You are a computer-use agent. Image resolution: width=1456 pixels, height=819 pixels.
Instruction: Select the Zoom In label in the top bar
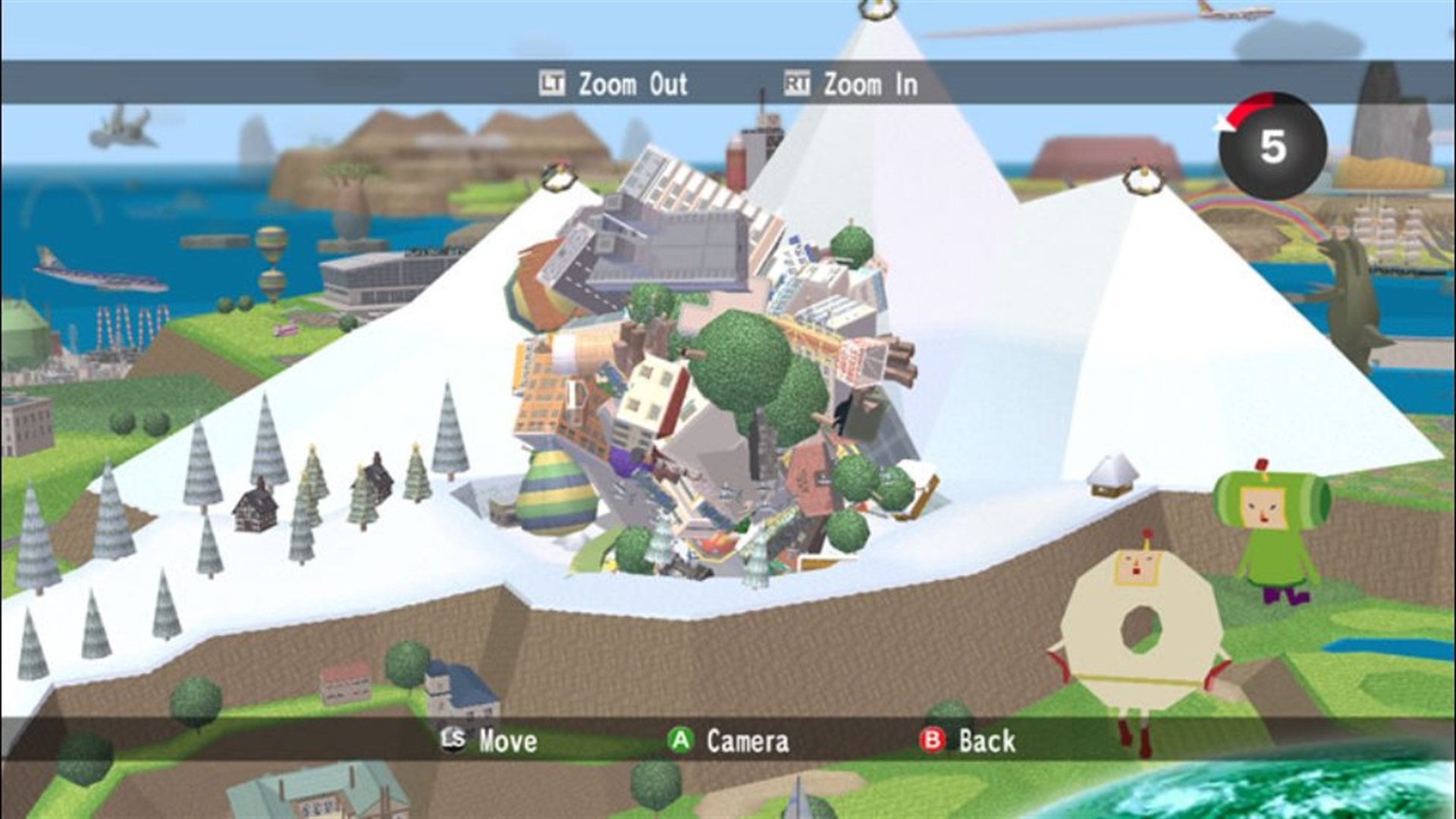point(870,85)
